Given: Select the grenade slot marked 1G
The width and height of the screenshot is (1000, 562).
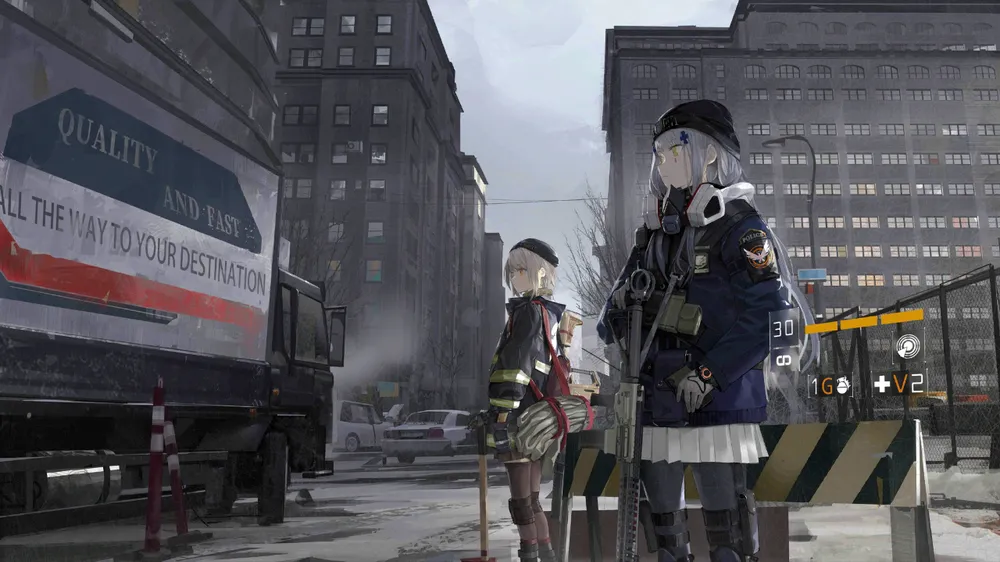Looking at the screenshot, I should tap(830, 384).
